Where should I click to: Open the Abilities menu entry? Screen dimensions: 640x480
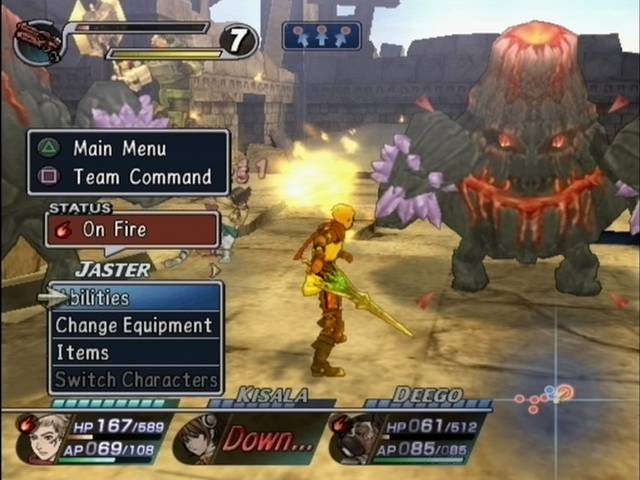coord(134,298)
